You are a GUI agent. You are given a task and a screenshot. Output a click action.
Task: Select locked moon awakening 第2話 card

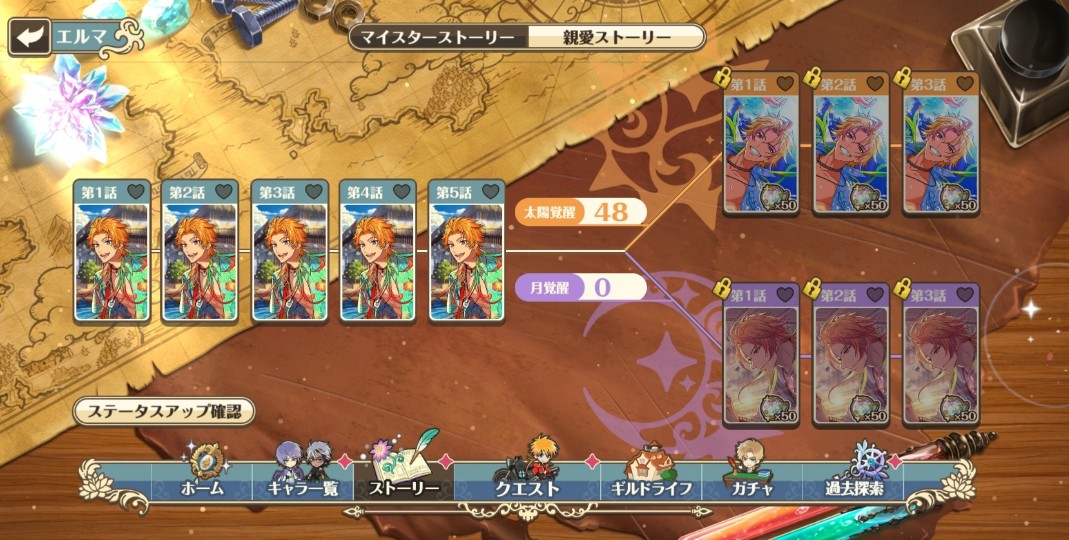point(851,355)
